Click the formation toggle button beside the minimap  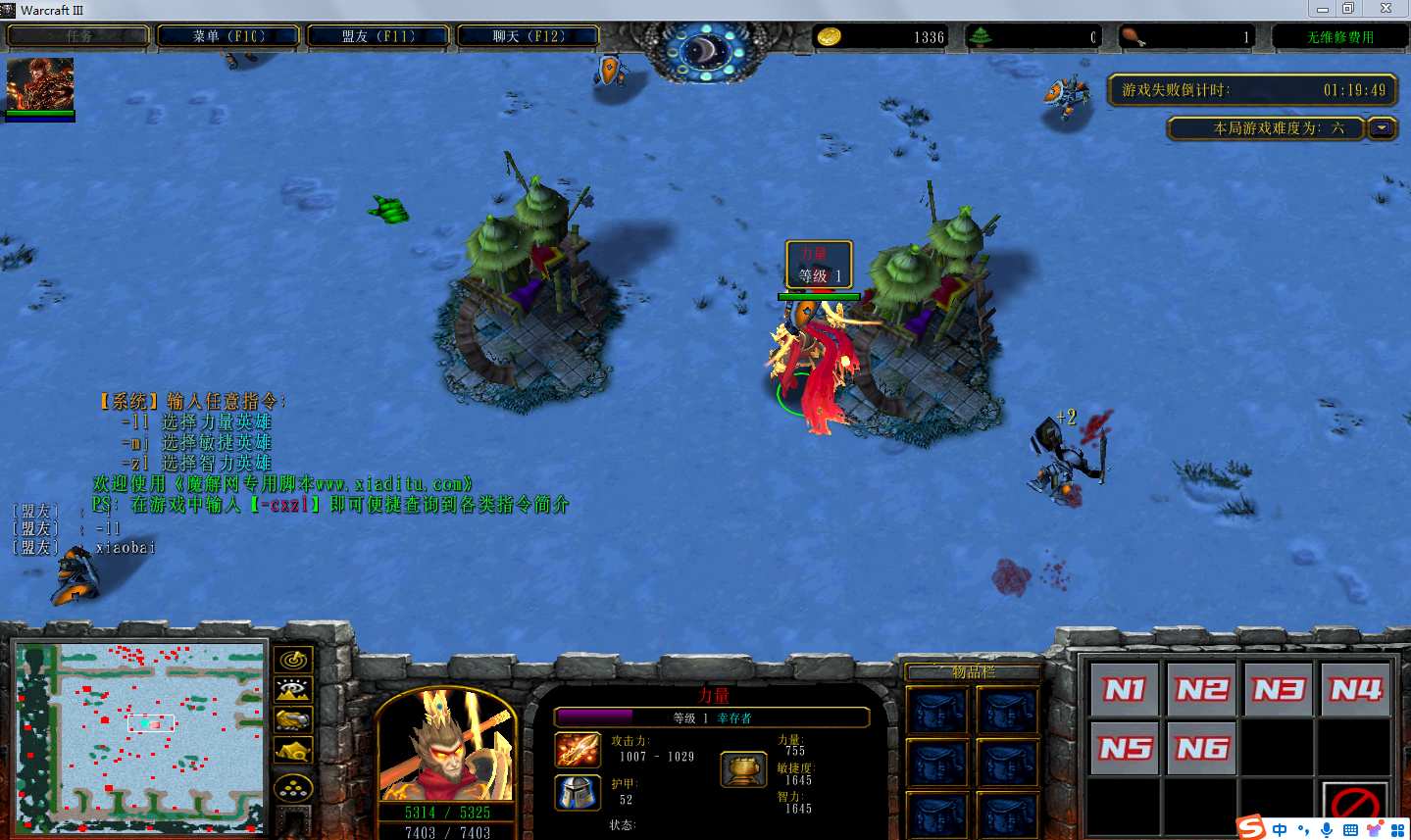(293, 785)
